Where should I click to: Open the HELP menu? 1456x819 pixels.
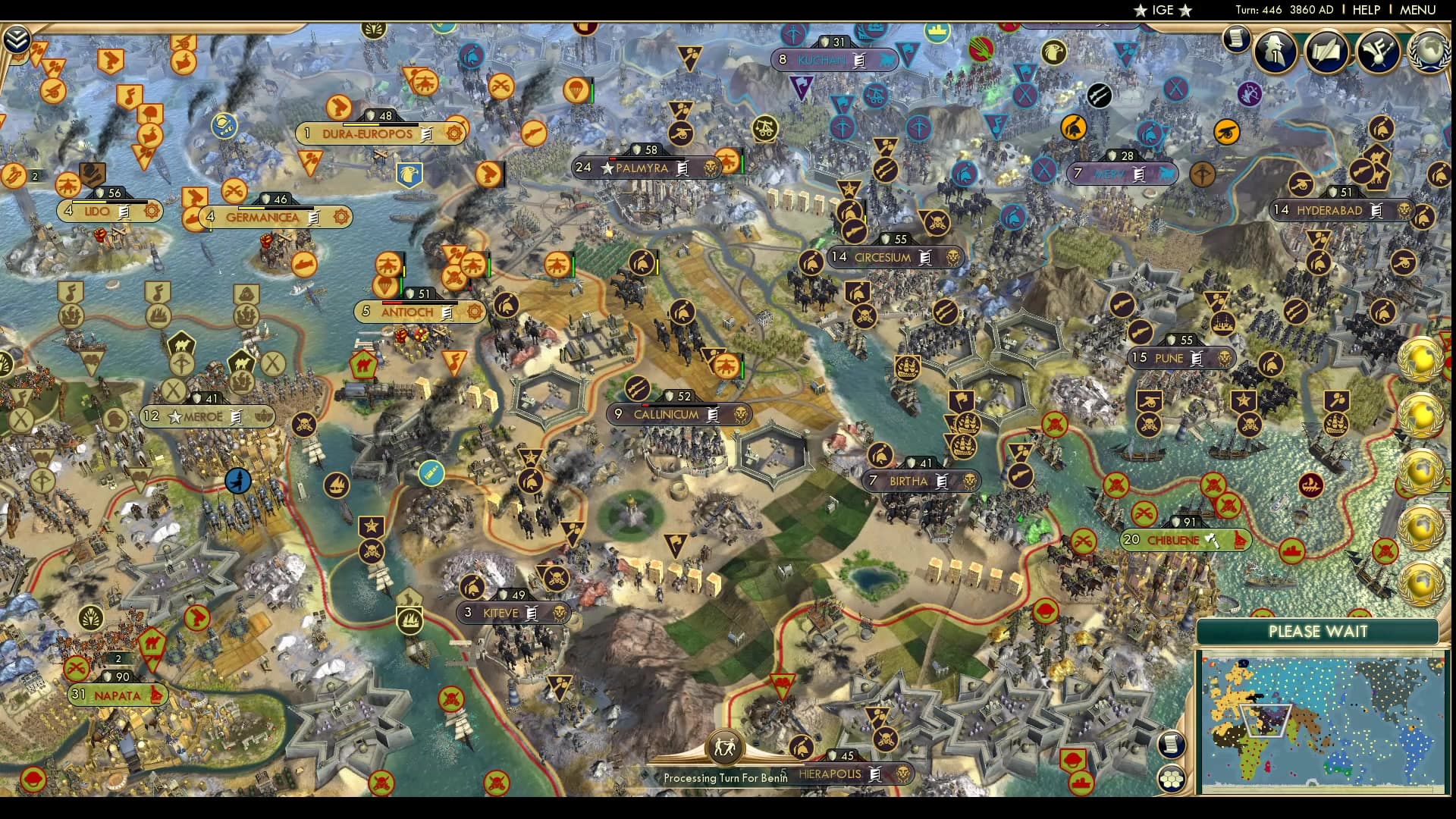(1365, 10)
